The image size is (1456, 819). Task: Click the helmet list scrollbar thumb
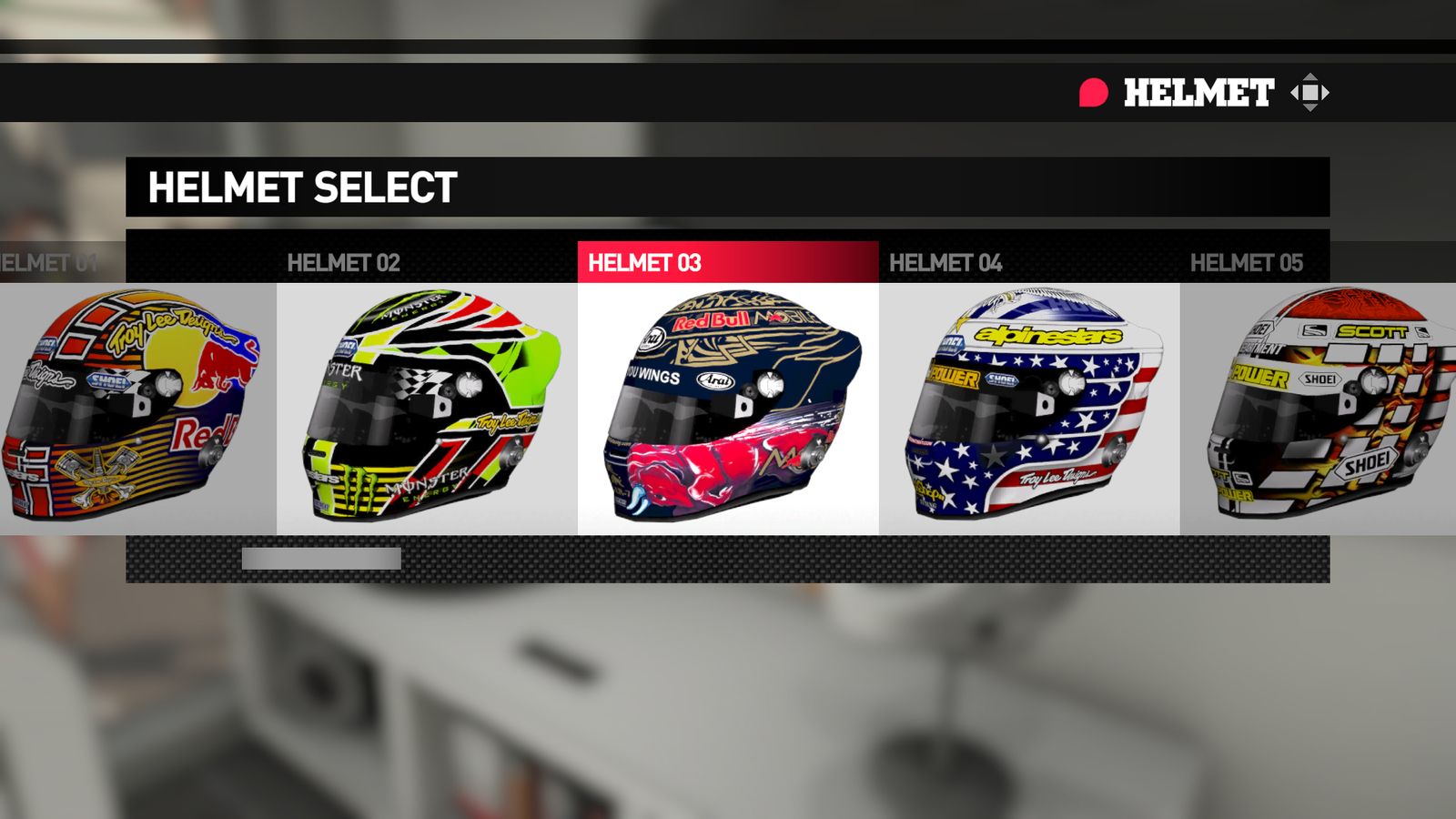pyautogui.click(x=321, y=559)
